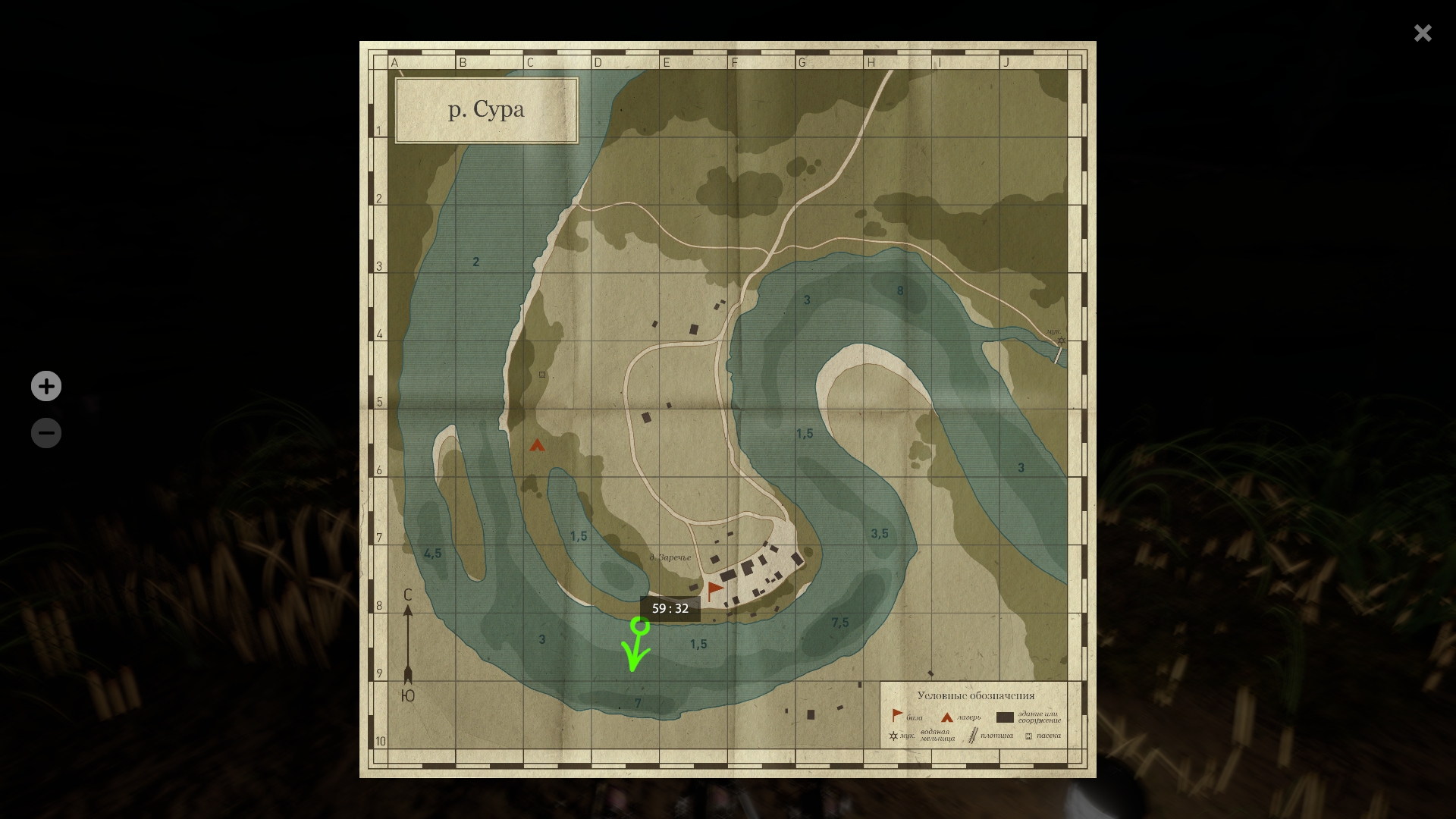Zoom in the map with plus button

[46, 386]
